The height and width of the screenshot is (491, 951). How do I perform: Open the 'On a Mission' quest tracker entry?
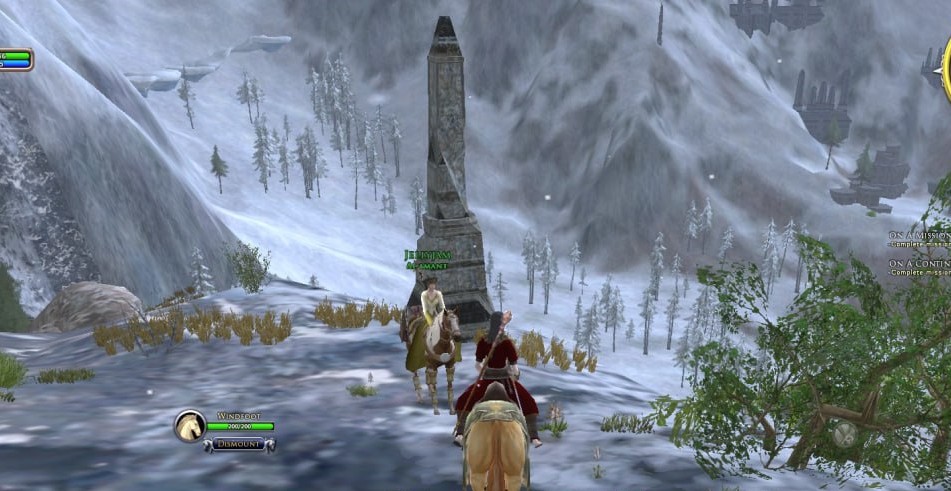coord(920,236)
